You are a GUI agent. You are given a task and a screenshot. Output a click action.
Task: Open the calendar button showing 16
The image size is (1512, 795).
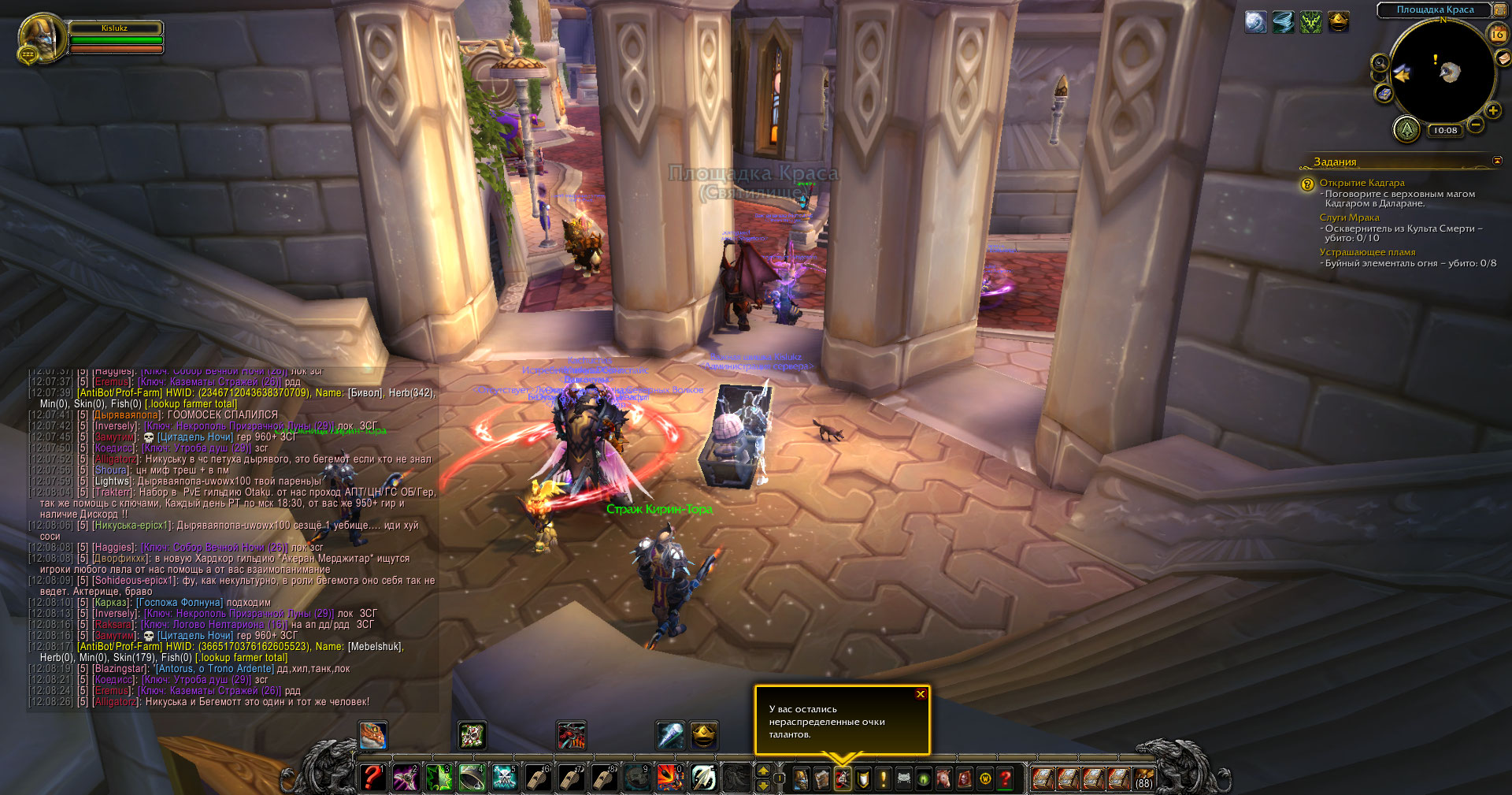(x=1498, y=34)
